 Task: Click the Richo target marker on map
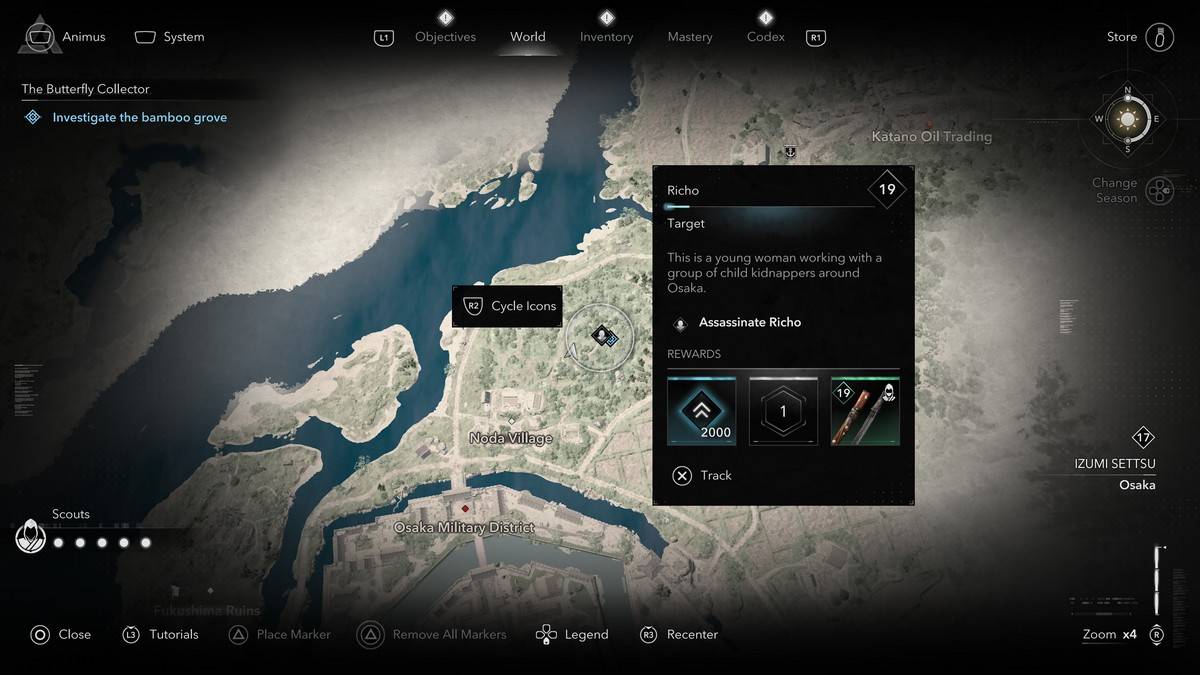click(x=601, y=336)
